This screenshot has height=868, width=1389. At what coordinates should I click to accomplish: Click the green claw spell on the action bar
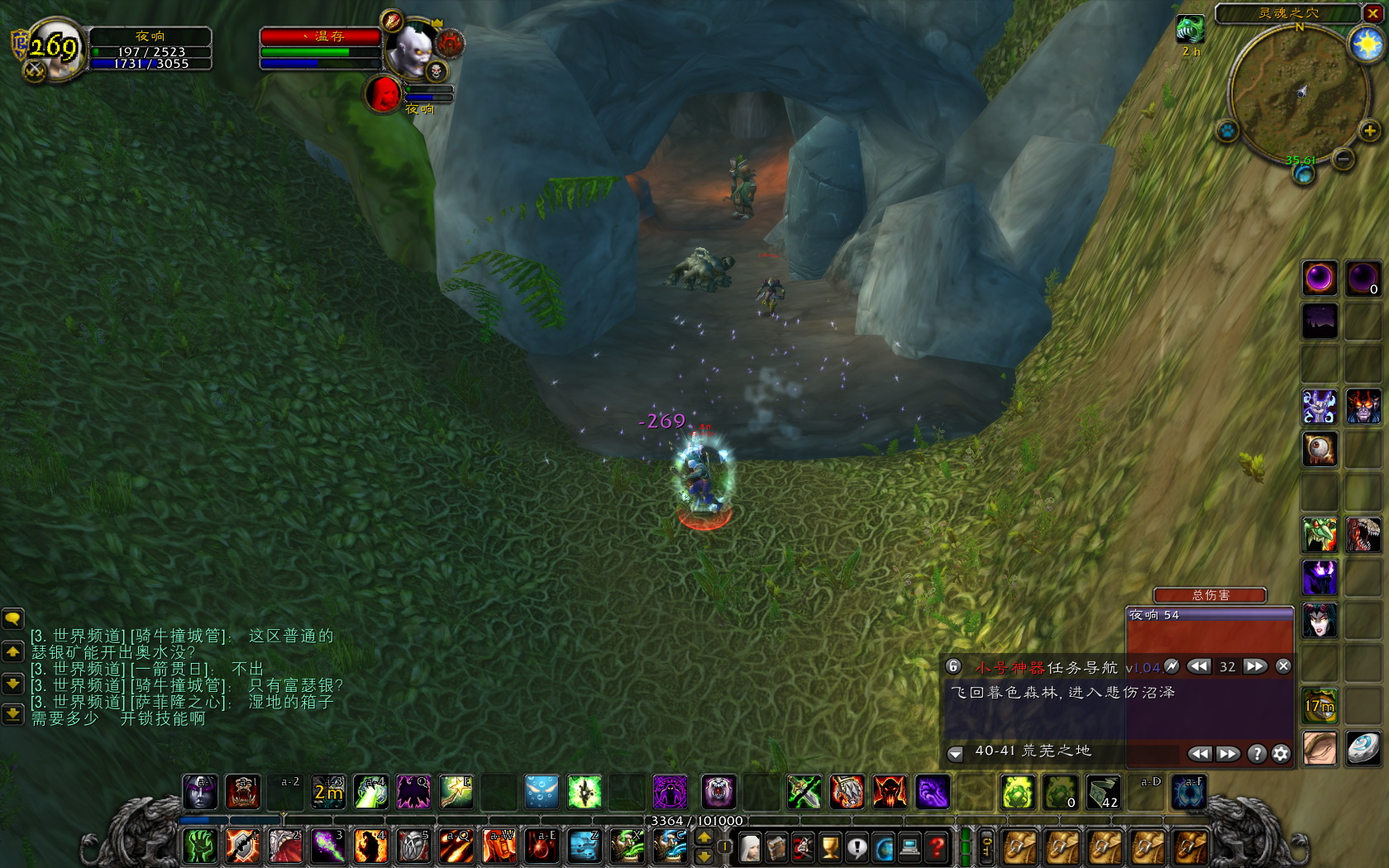[201, 845]
